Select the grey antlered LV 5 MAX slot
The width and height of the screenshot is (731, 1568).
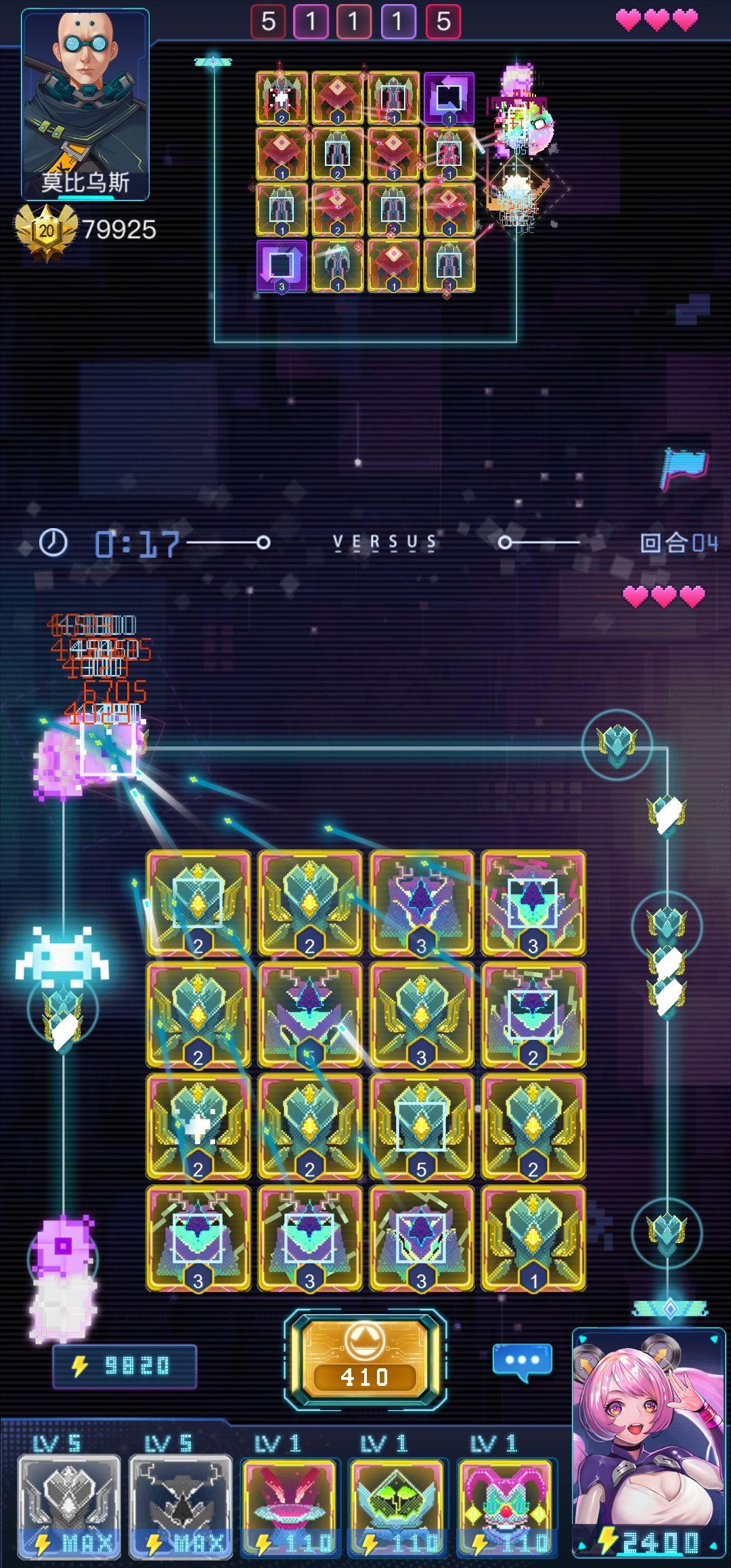coord(181,1506)
